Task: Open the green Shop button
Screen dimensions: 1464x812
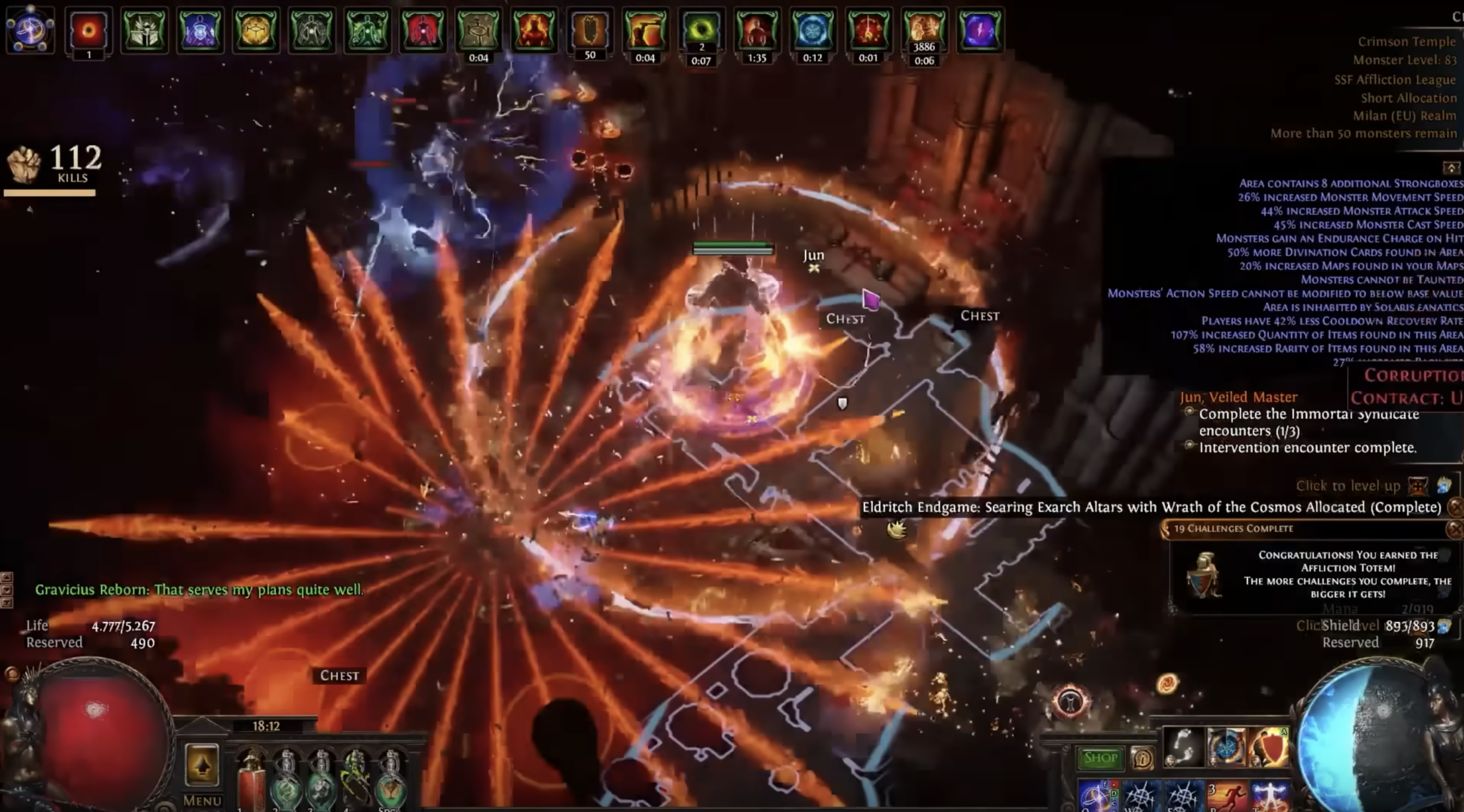Action: click(1101, 758)
